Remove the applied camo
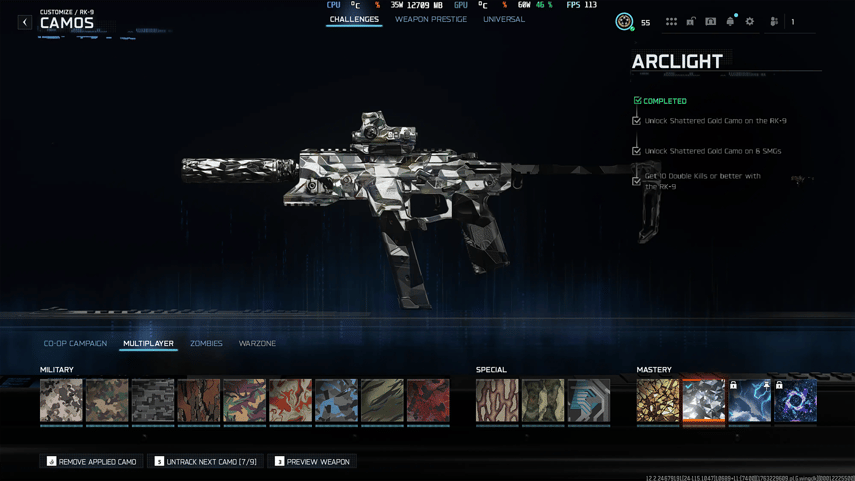This screenshot has width=855, height=481. [91, 461]
